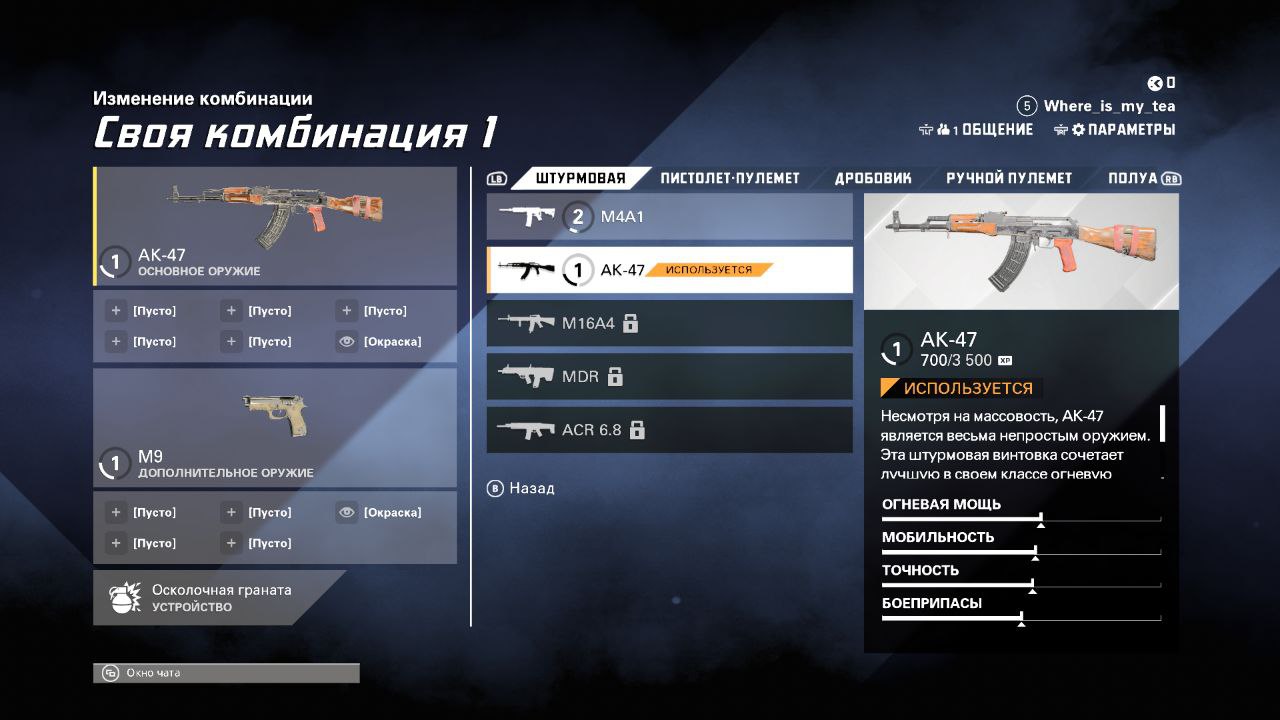
Task: Switch to the Штурмовая tab
Action: [x=581, y=179]
